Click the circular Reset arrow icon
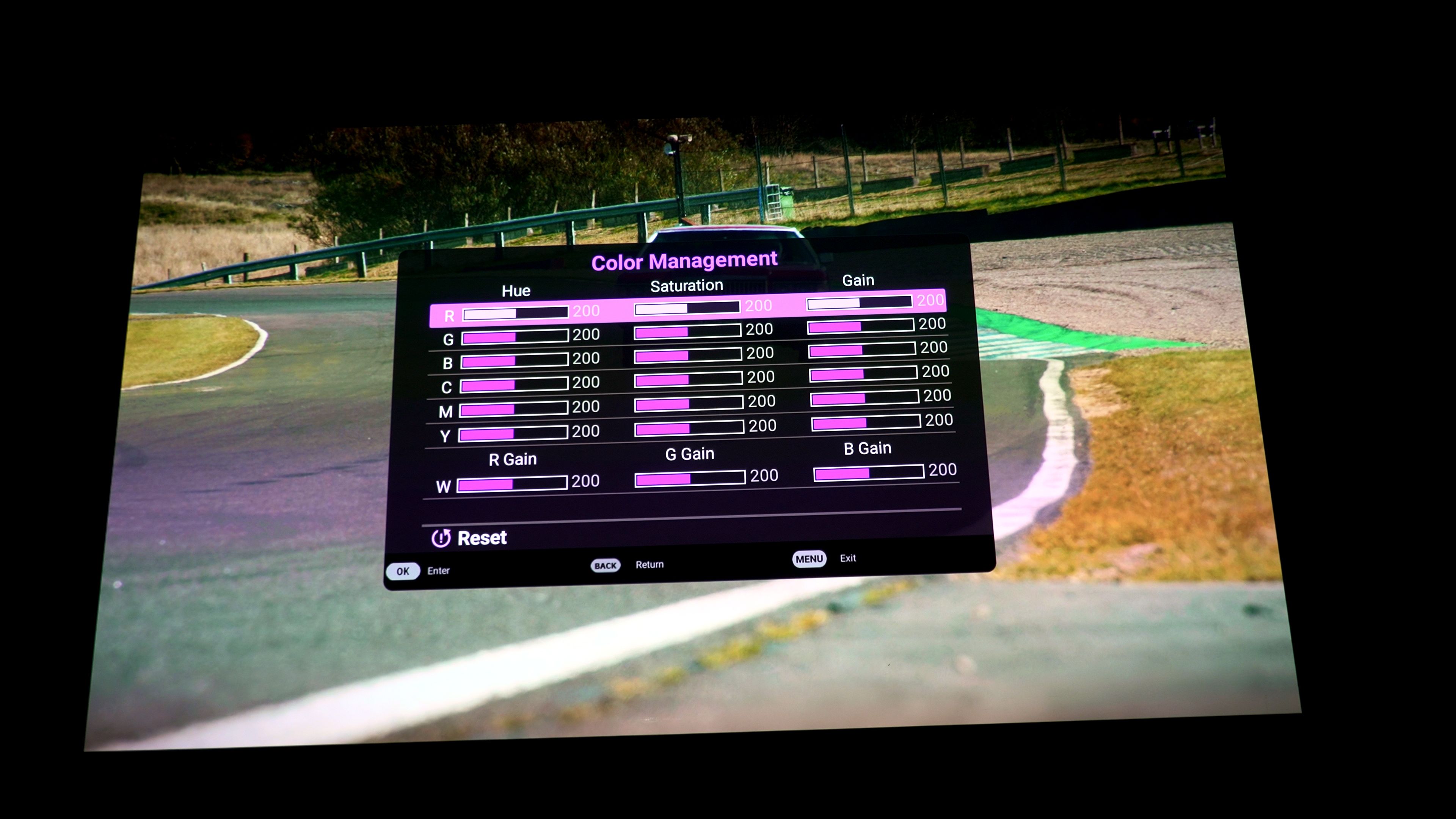The height and width of the screenshot is (819, 1456). (x=442, y=538)
